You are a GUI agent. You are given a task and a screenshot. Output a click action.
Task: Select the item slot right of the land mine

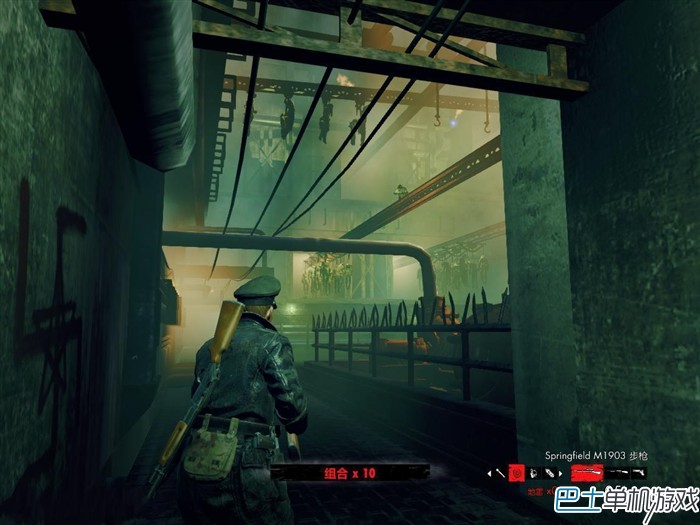click(x=533, y=472)
